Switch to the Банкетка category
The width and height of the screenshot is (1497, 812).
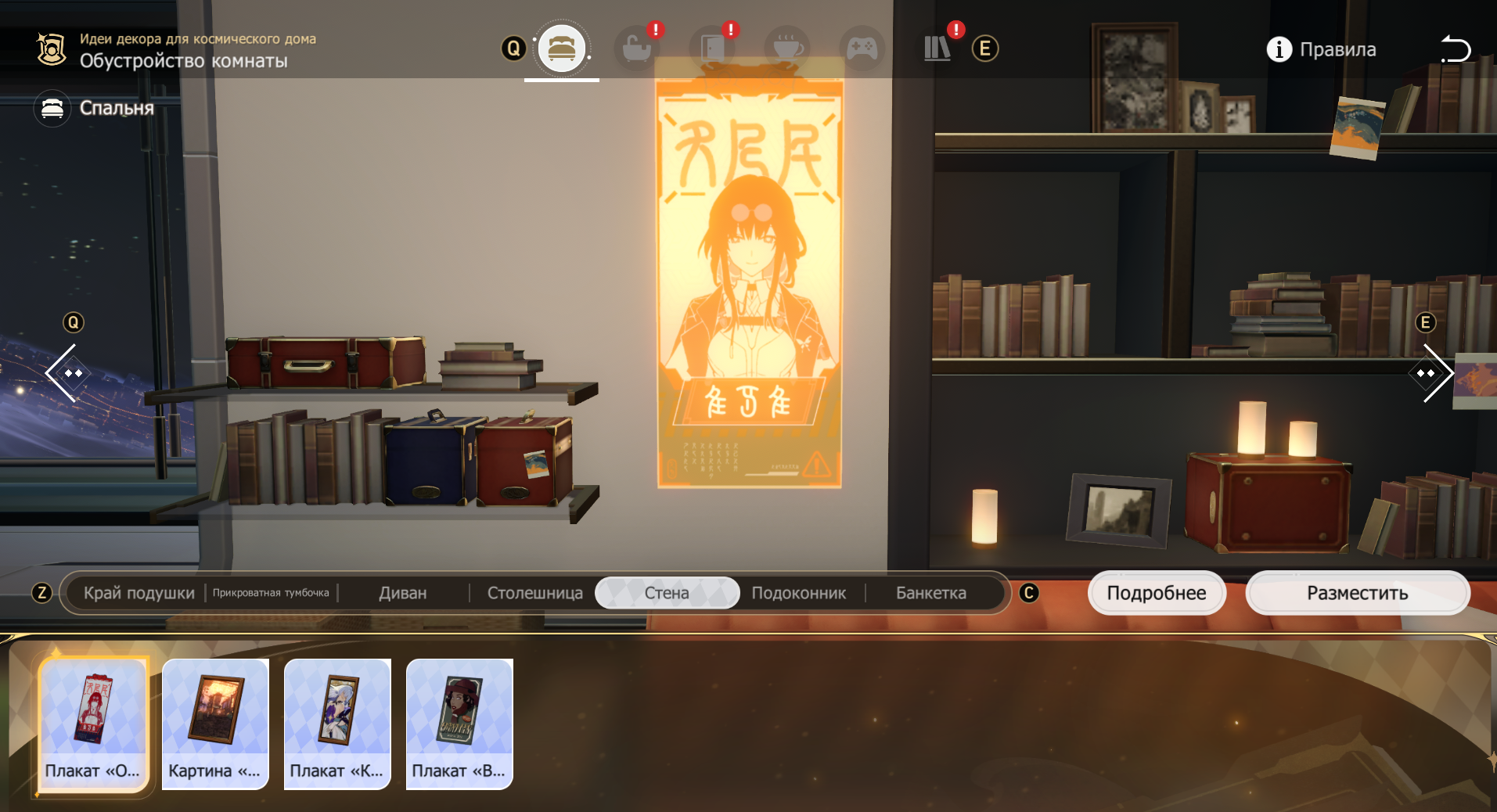(930, 593)
